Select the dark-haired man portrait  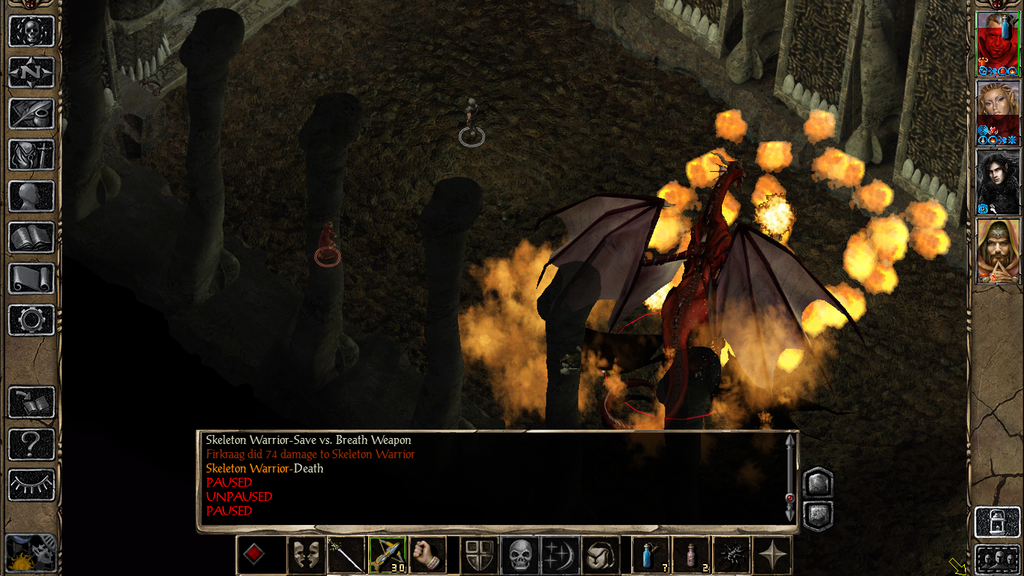(x=997, y=181)
